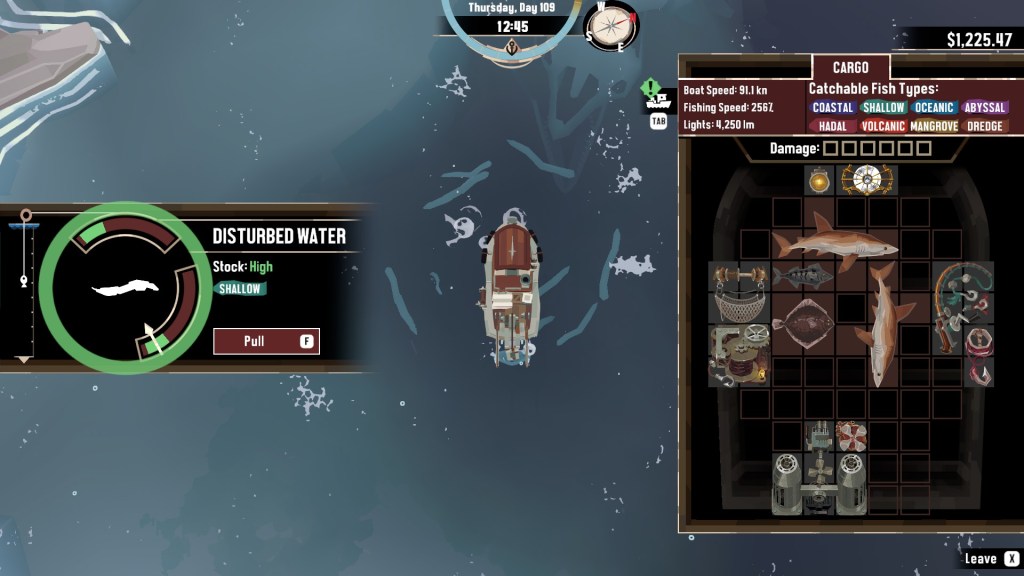Viewport: 1024px width, 576px height.
Task: Select the flat ray fish in cargo
Action: (x=803, y=323)
